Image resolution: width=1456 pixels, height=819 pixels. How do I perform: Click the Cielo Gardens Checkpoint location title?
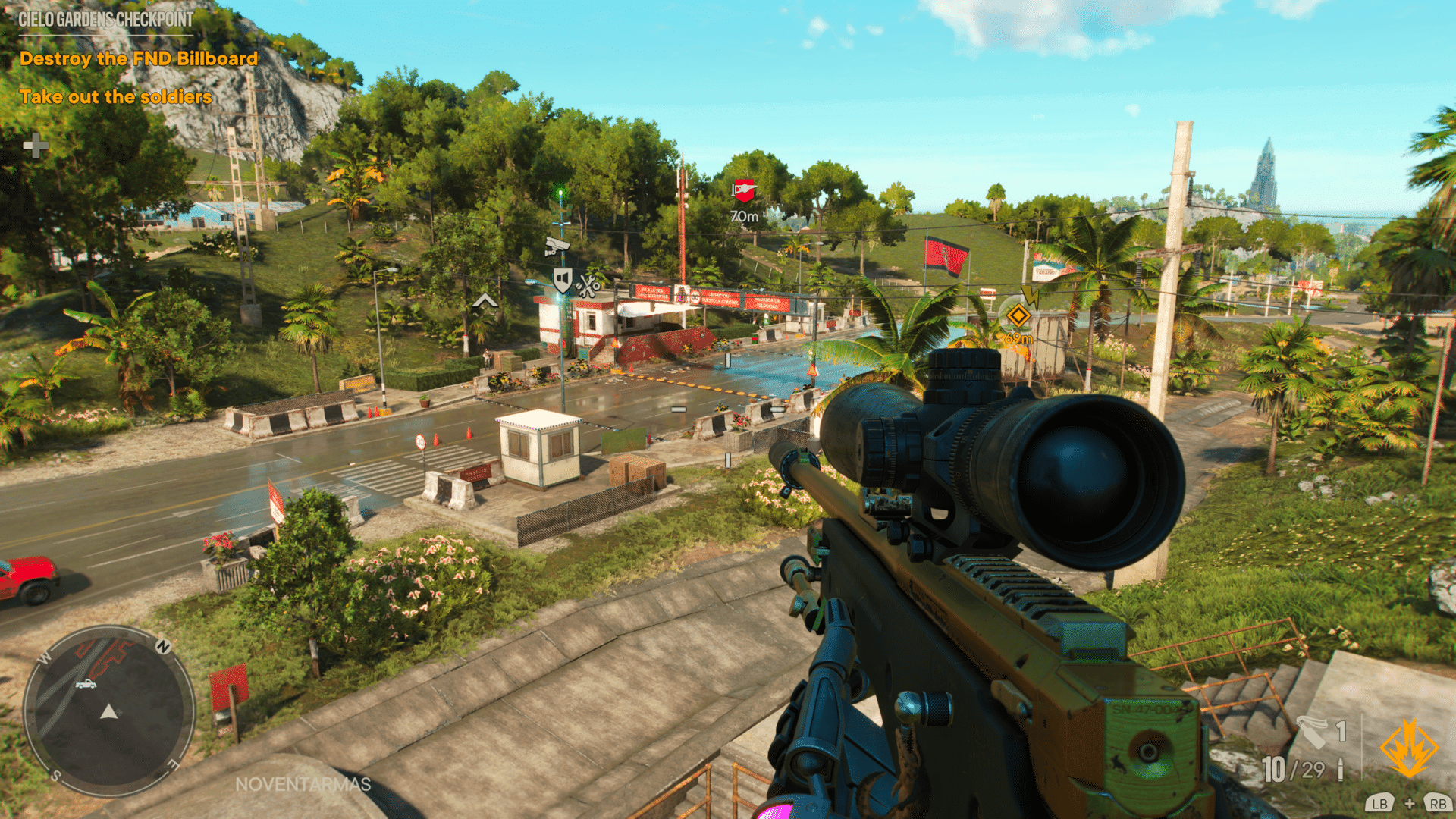click(106, 20)
